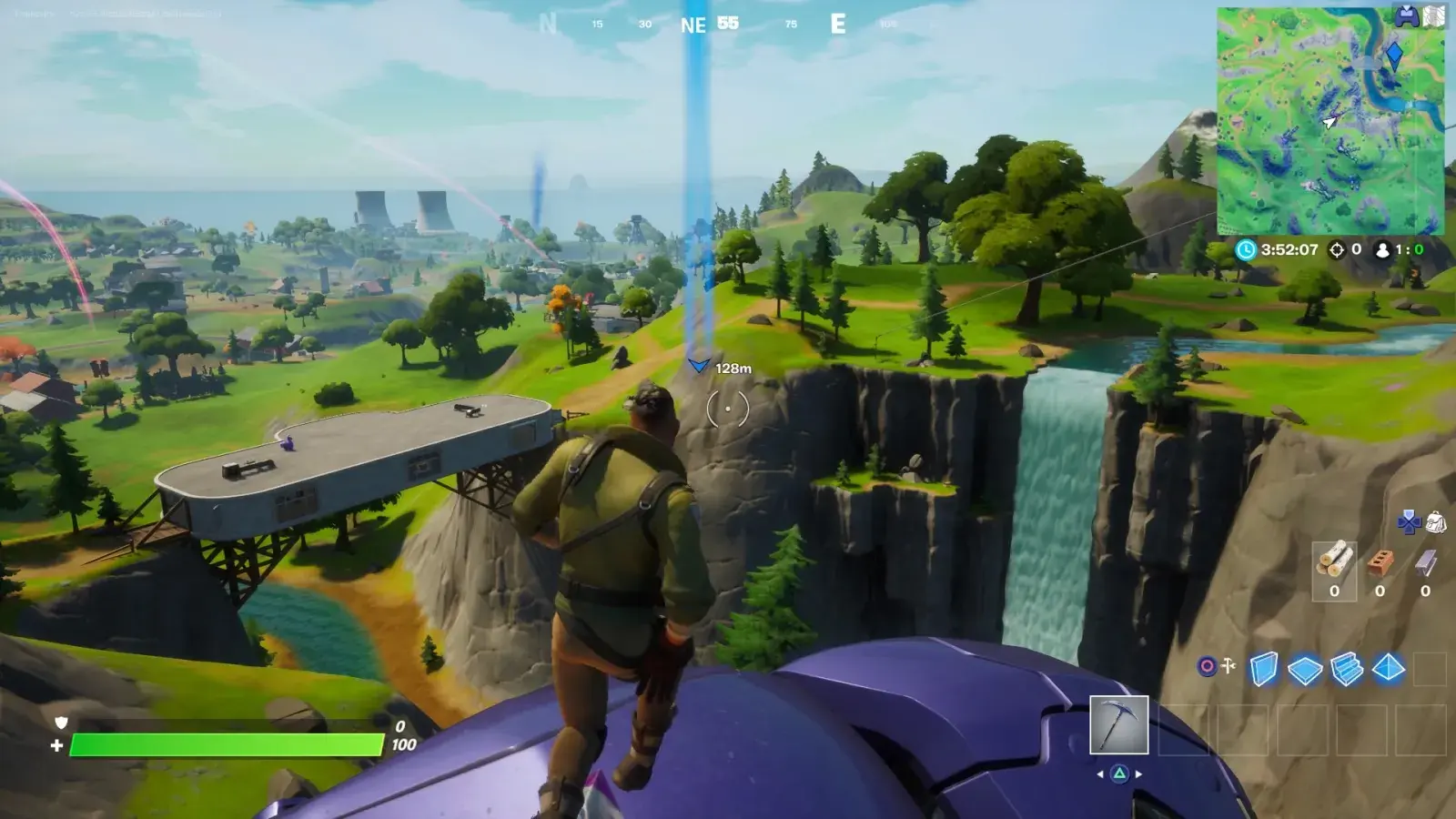Click the players remaining counter

tap(1383, 250)
